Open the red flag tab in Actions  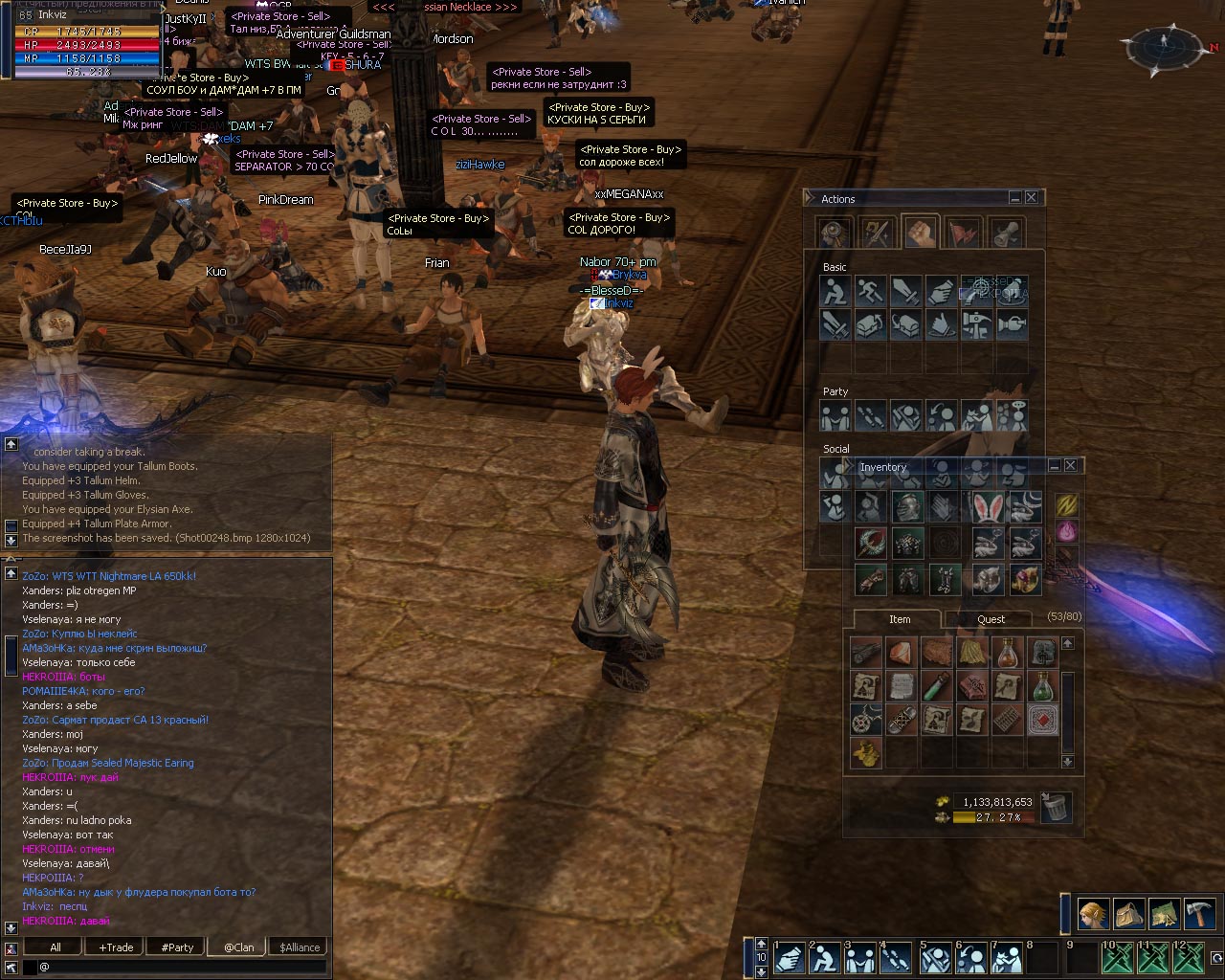coord(963,232)
